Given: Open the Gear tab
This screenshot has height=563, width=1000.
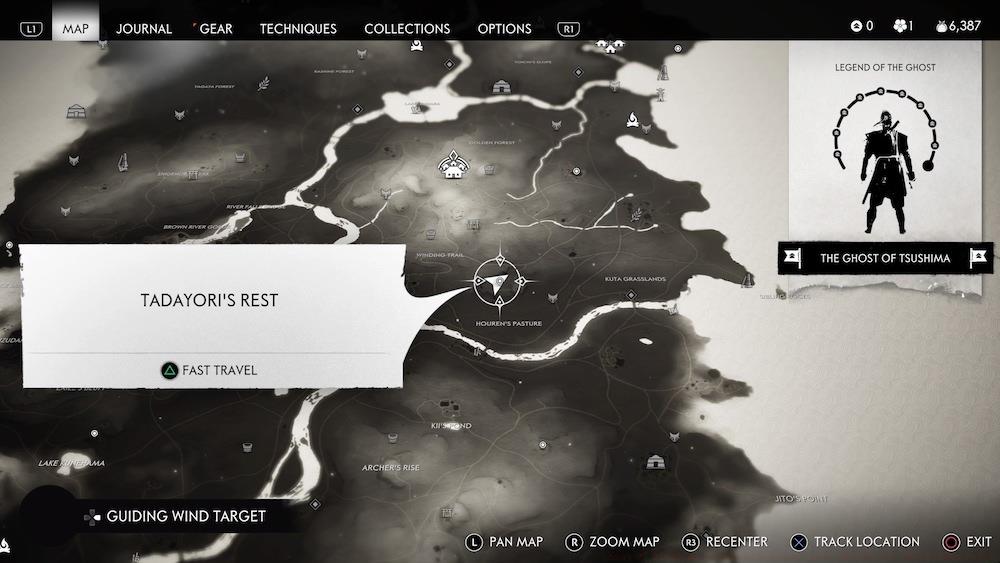Looking at the screenshot, I should click(x=215, y=28).
